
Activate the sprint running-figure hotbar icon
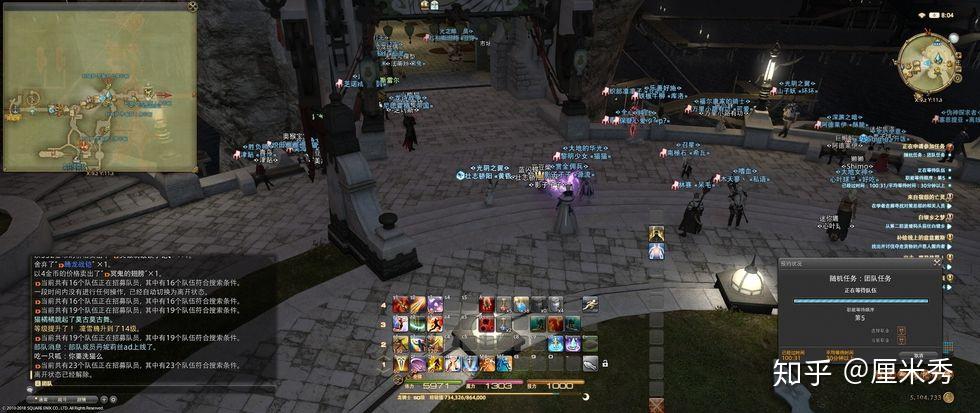coord(591,304)
